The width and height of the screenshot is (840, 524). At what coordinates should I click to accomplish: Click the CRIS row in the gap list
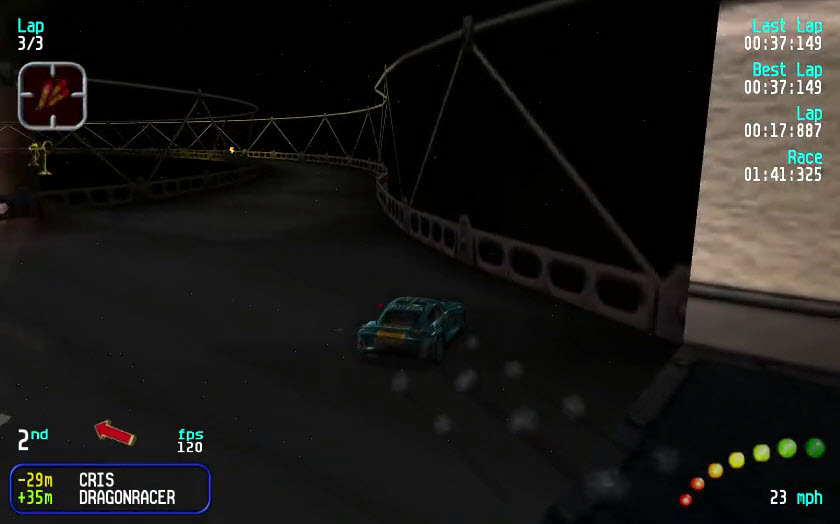click(x=110, y=480)
